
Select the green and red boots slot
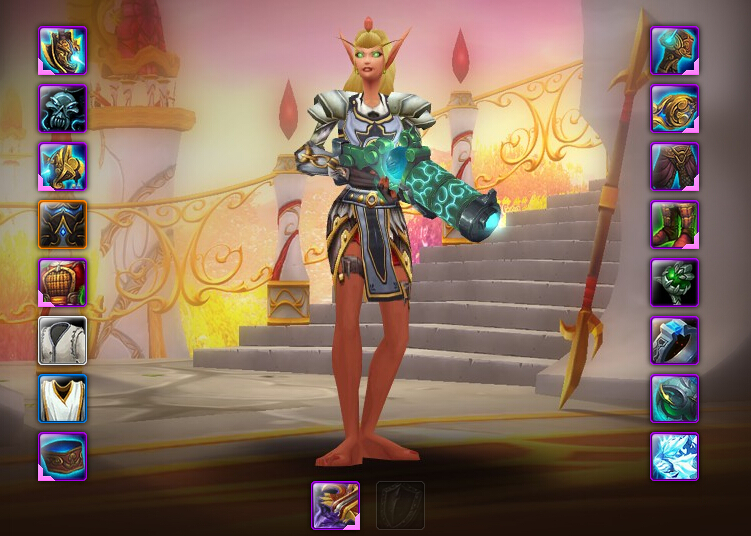point(675,224)
